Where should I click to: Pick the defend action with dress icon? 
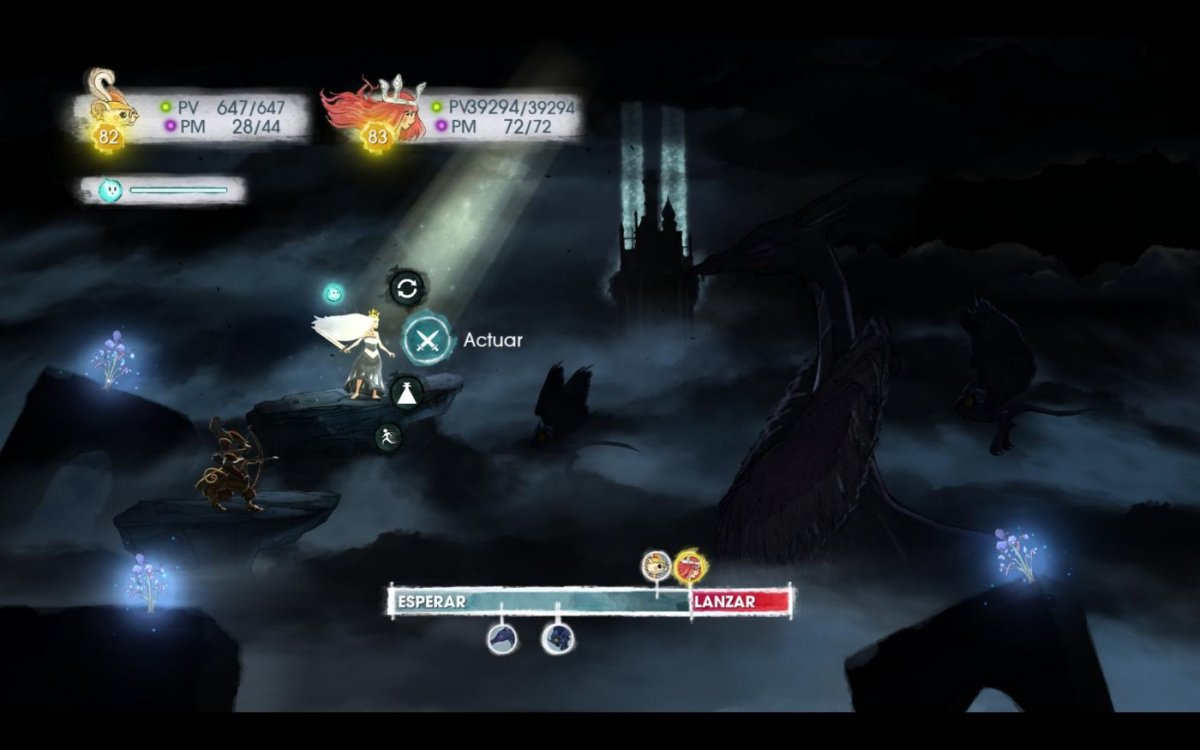(406, 390)
